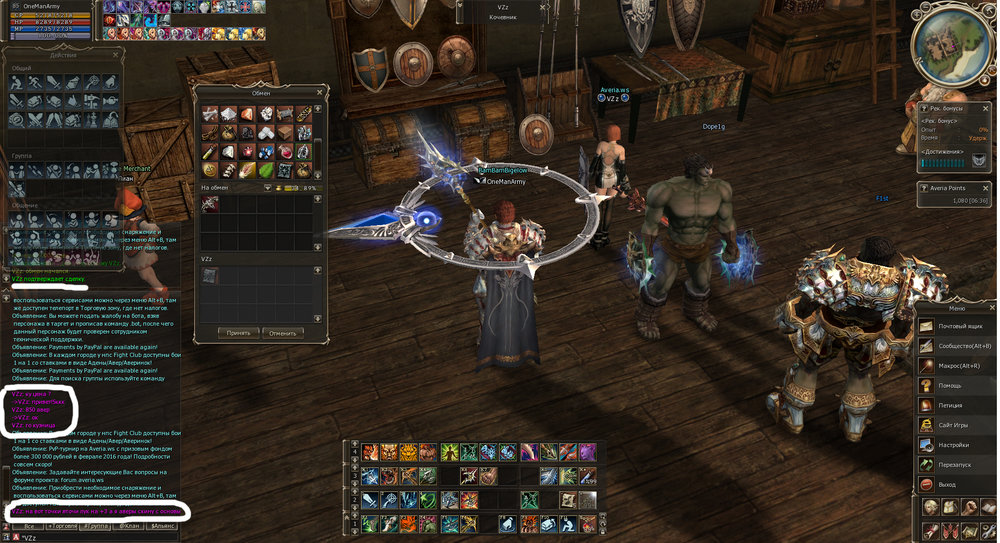The image size is (1000, 543).
Task: Close the Обмен trade window
Action: (x=319, y=92)
